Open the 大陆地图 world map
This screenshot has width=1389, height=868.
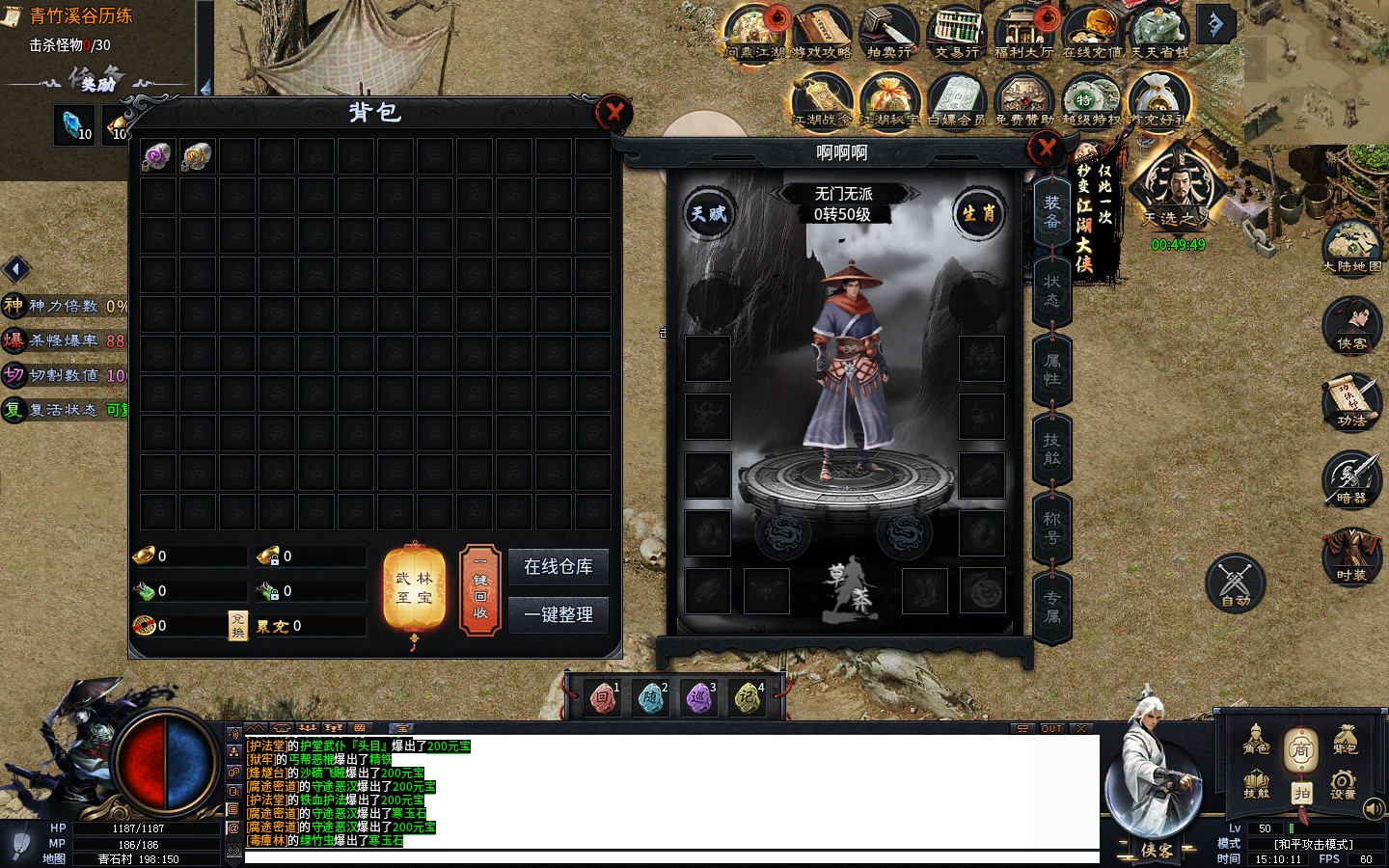(x=1351, y=247)
